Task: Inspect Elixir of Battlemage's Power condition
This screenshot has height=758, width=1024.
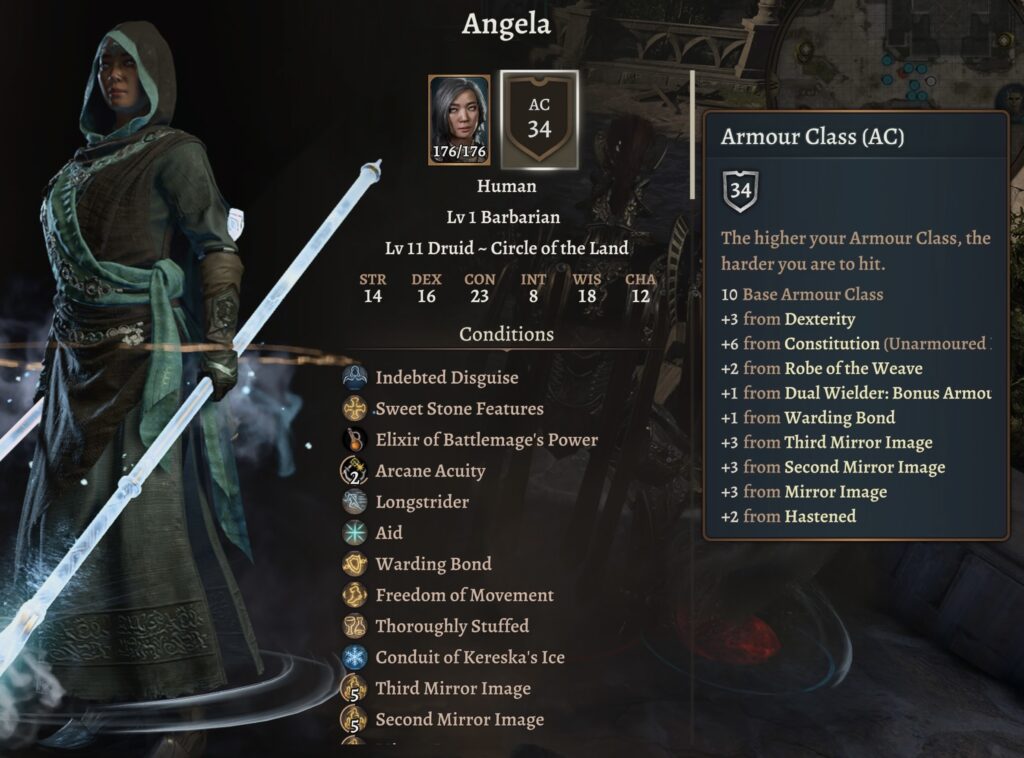Action: (x=486, y=440)
